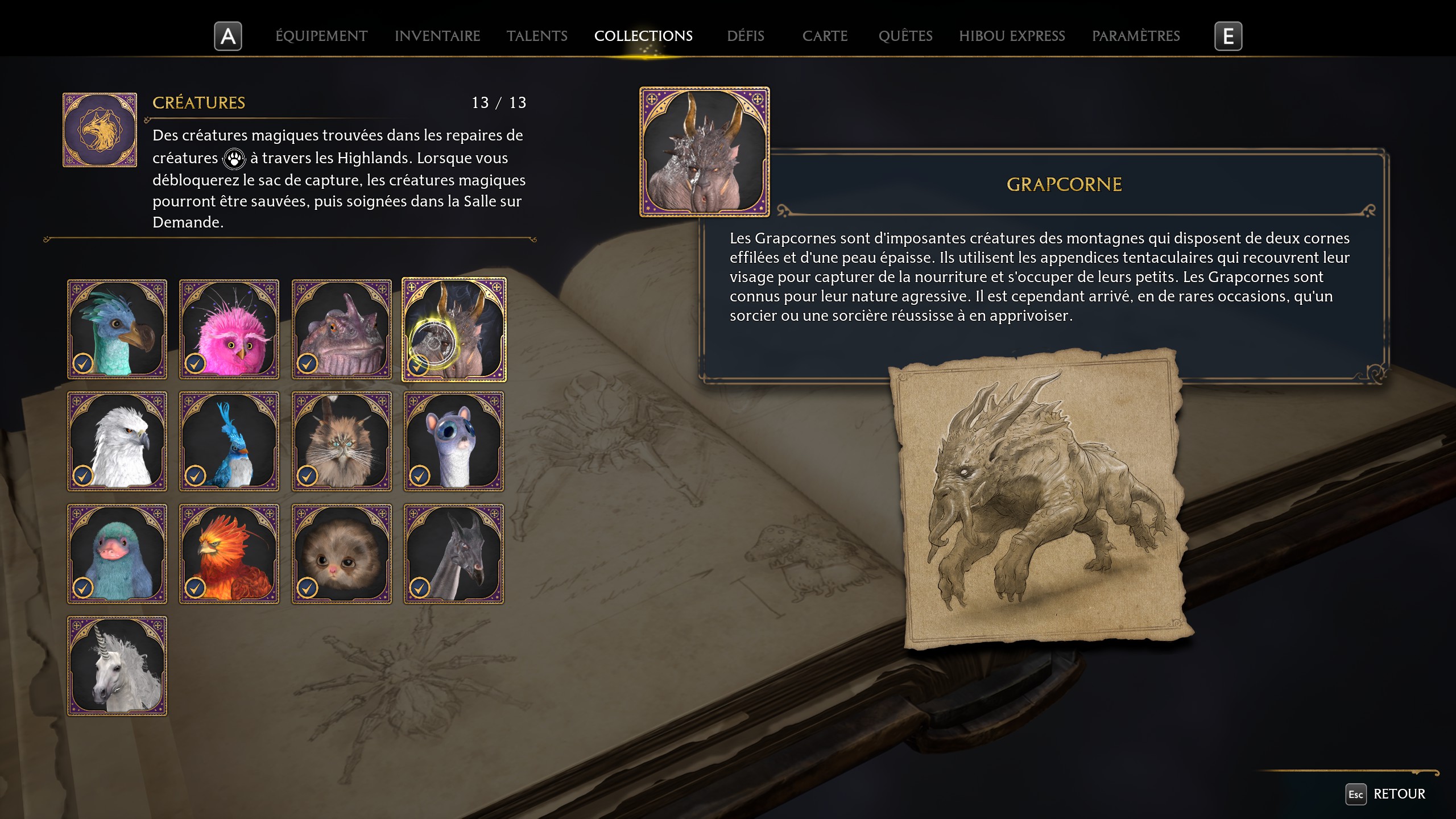Click the 13 / 13 completion counter
The width and height of the screenshot is (1456, 819).
point(499,103)
